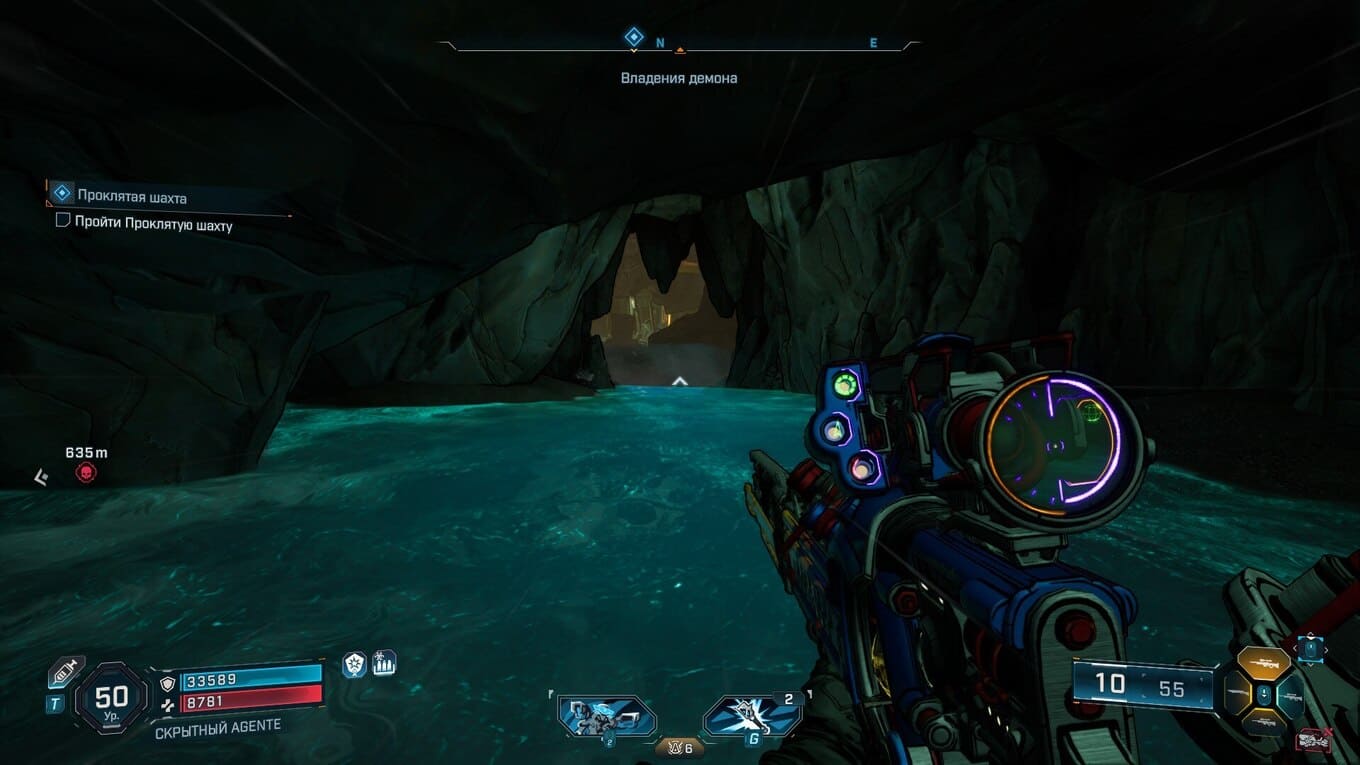Select the red skull waypoint marker

[87, 472]
